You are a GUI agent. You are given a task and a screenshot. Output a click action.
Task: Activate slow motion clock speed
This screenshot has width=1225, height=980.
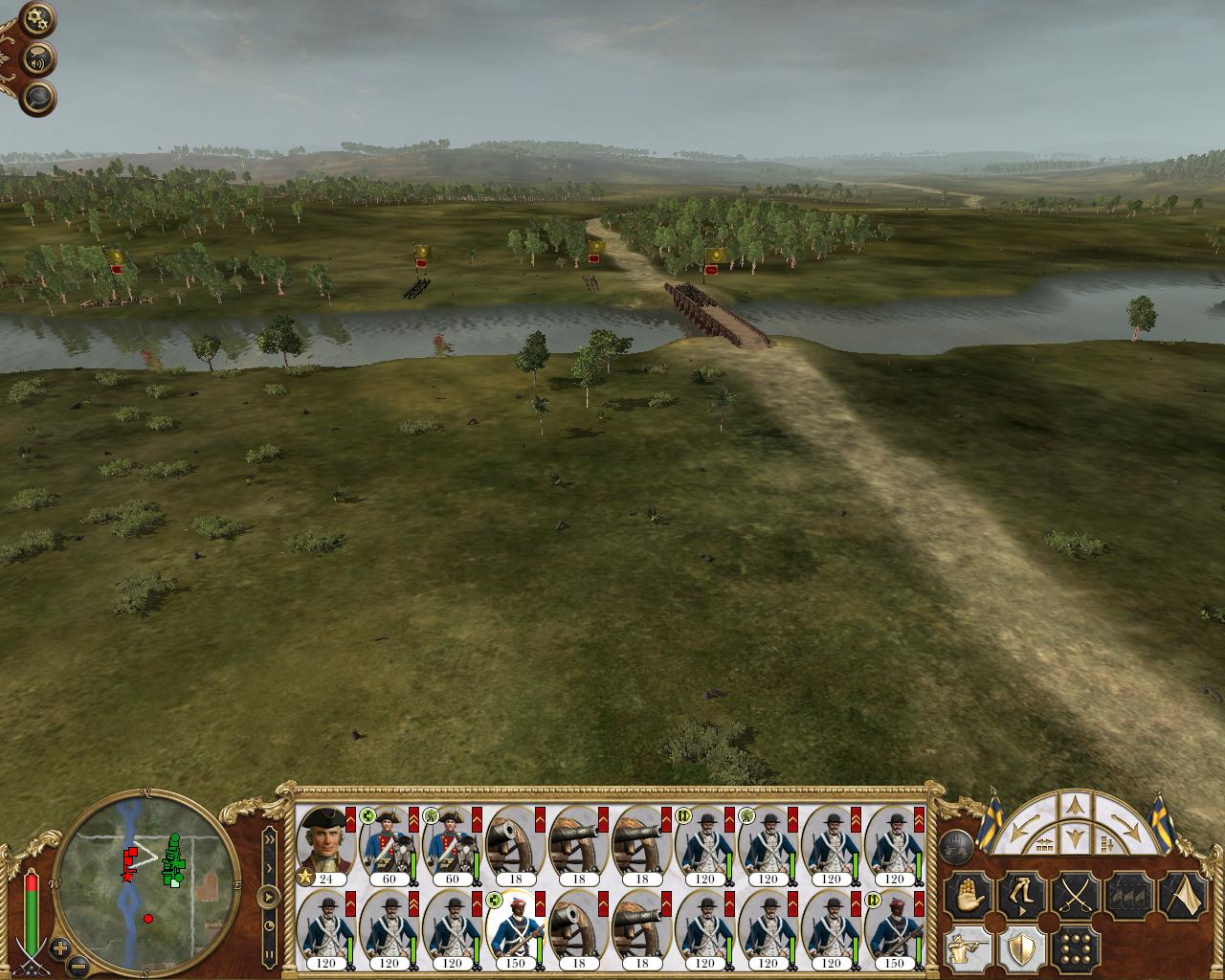click(270, 925)
